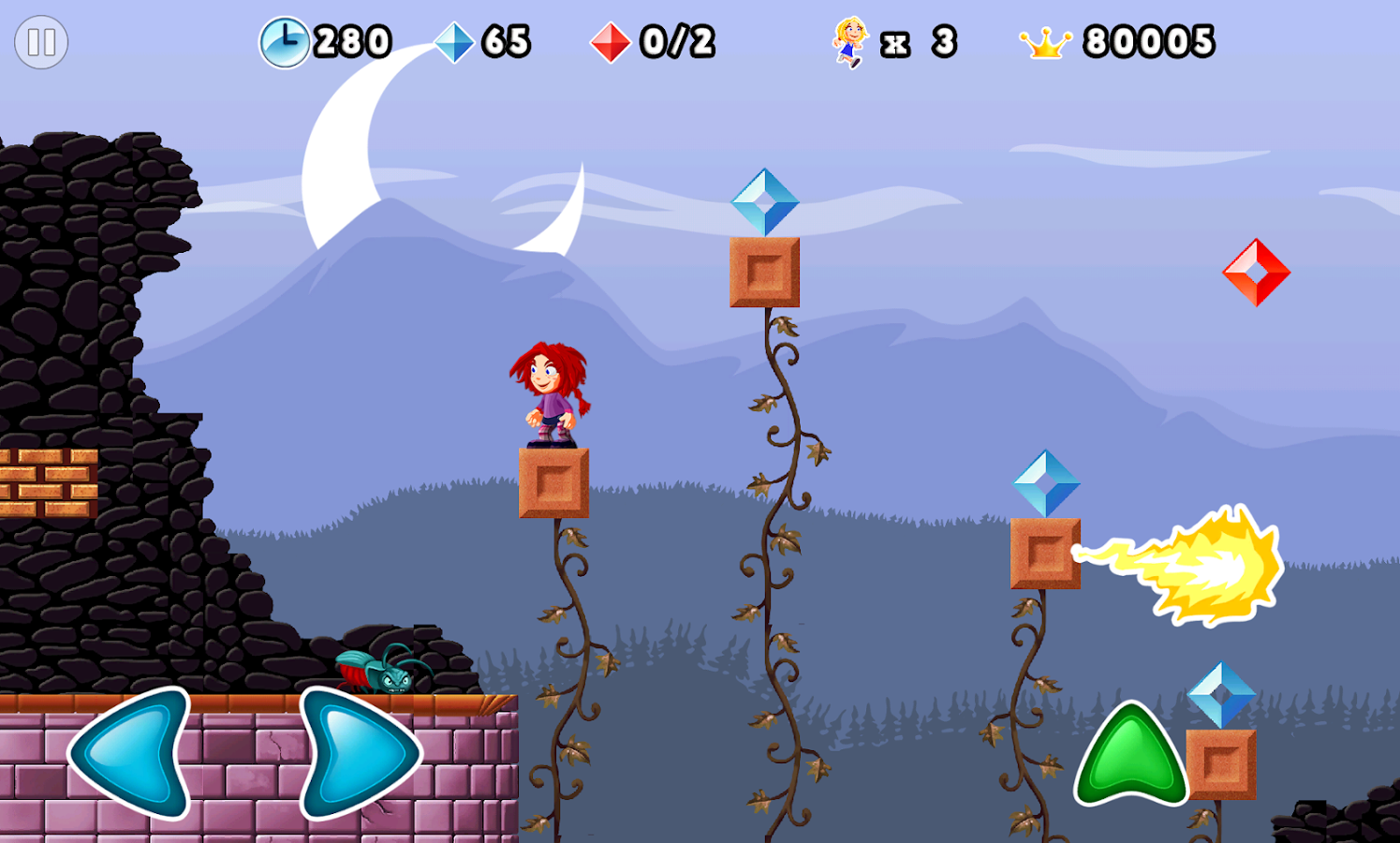Tap the blue left arrow to move left
Image resolution: width=1400 pixels, height=843 pixels.
coord(134,752)
